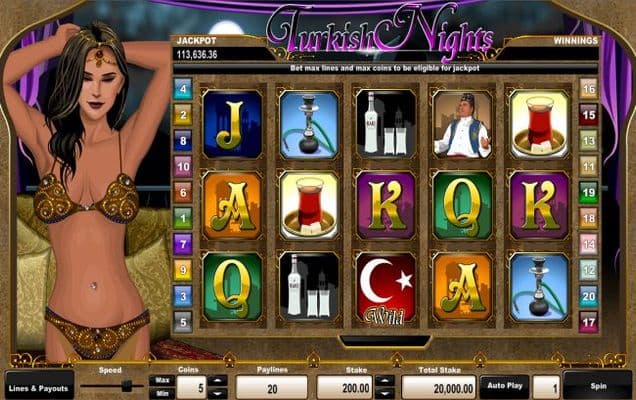Click the Auto Play spin count field
The width and height of the screenshot is (636, 400).
545,386
